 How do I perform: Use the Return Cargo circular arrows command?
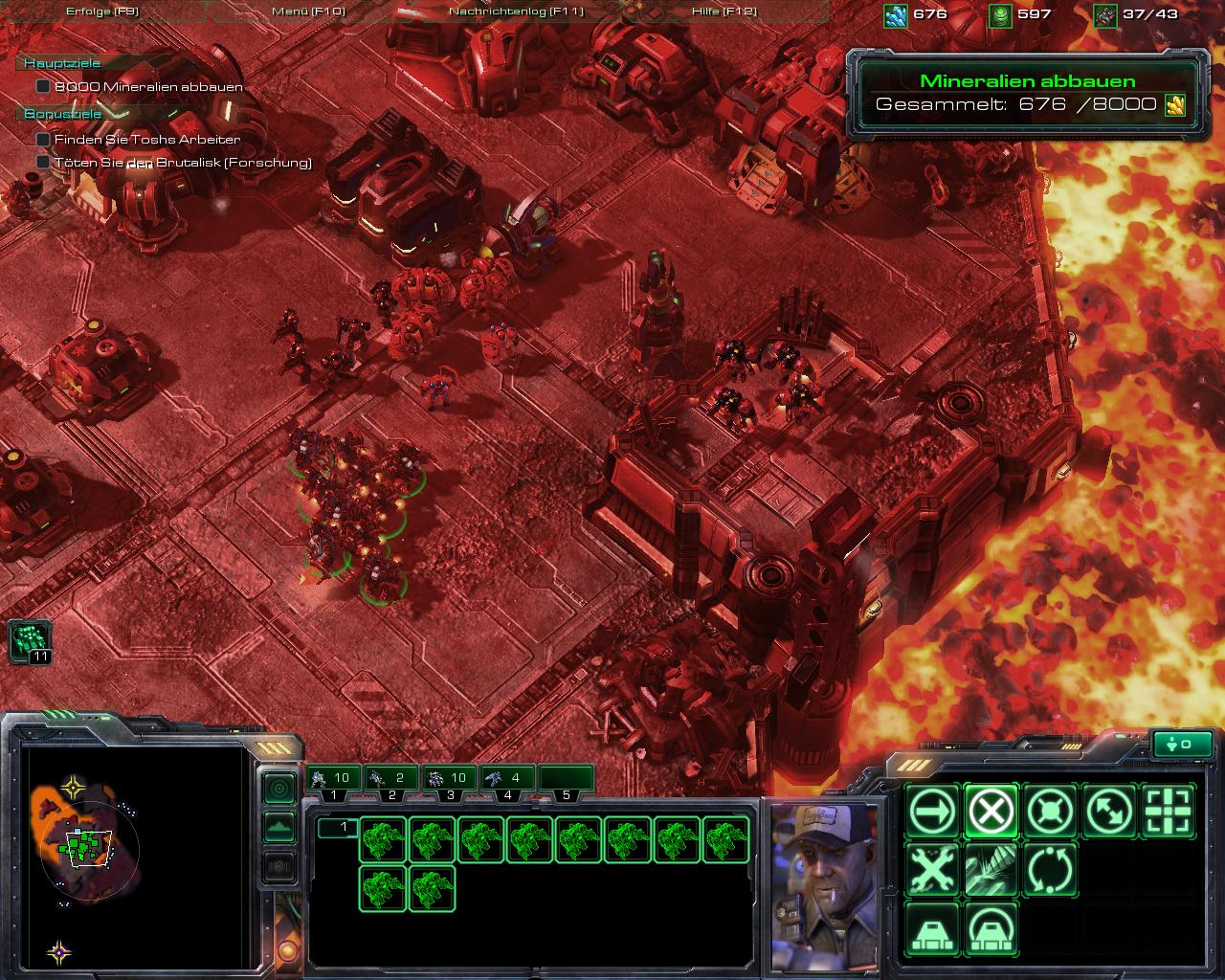pyautogui.click(x=1050, y=871)
